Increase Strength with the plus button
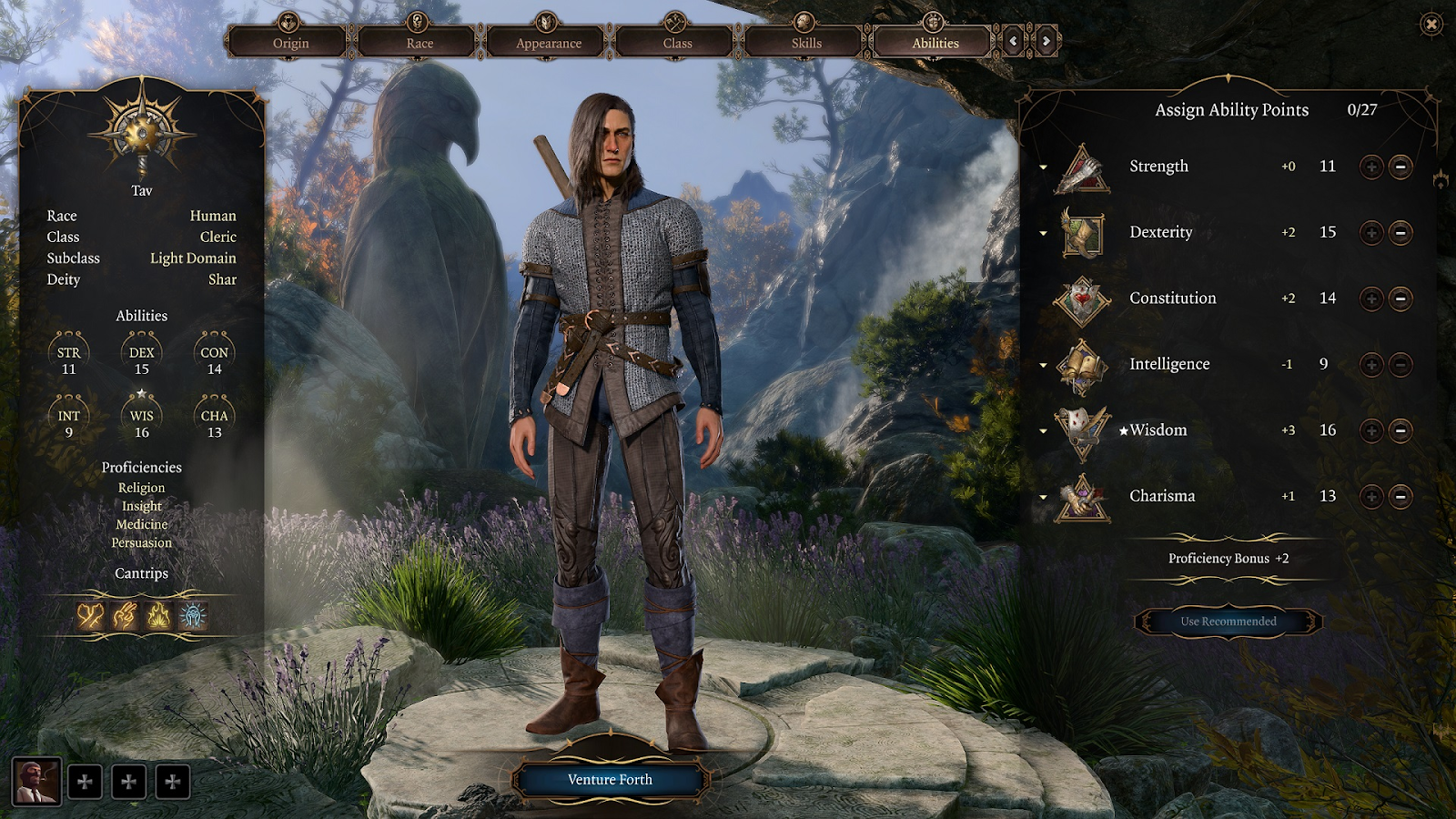Image resolution: width=1456 pixels, height=819 pixels. [x=1371, y=167]
